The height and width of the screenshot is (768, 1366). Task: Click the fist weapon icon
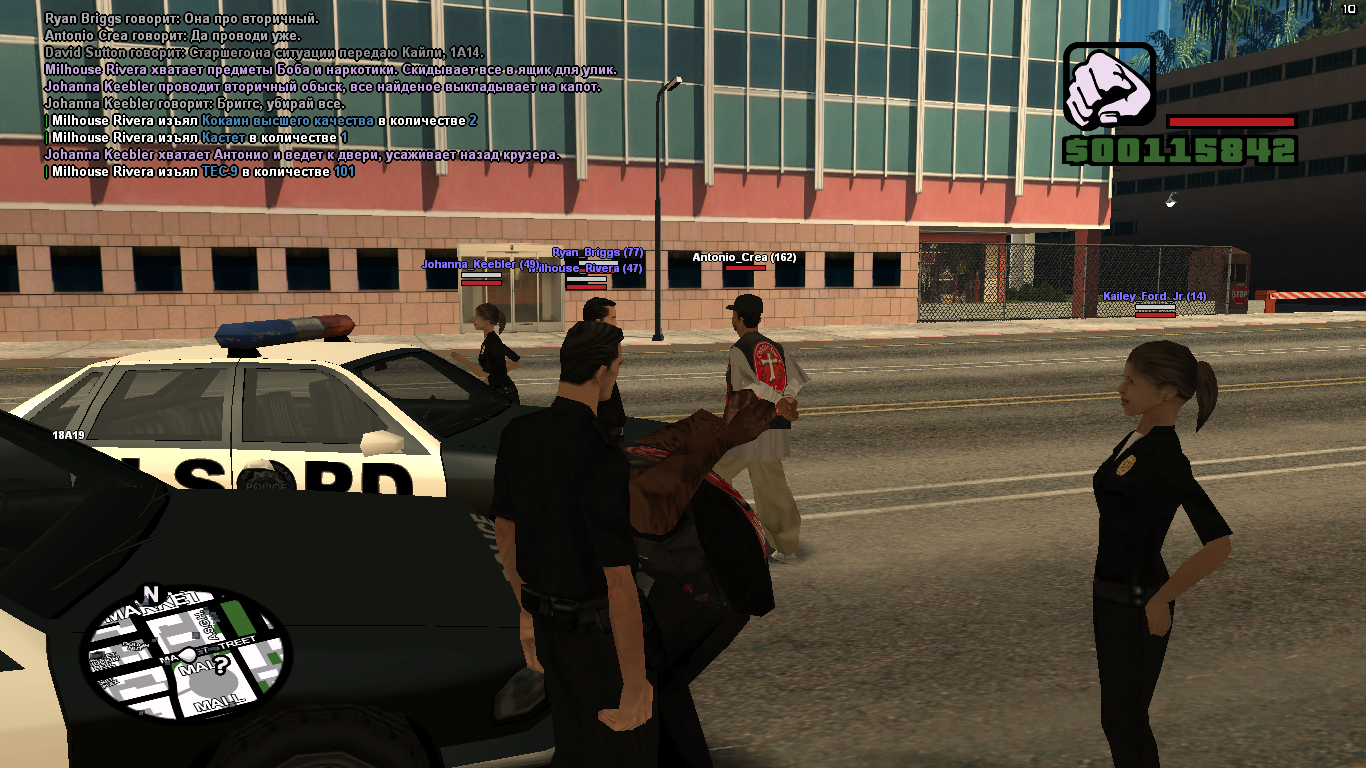coord(1108,86)
